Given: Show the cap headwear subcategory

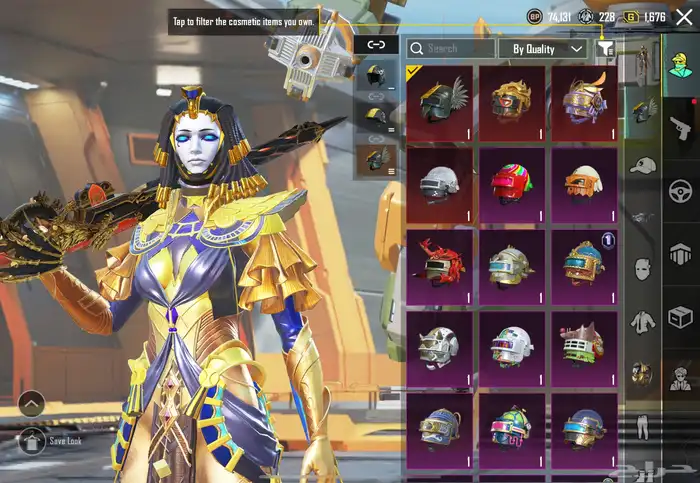Looking at the screenshot, I should [642, 165].
